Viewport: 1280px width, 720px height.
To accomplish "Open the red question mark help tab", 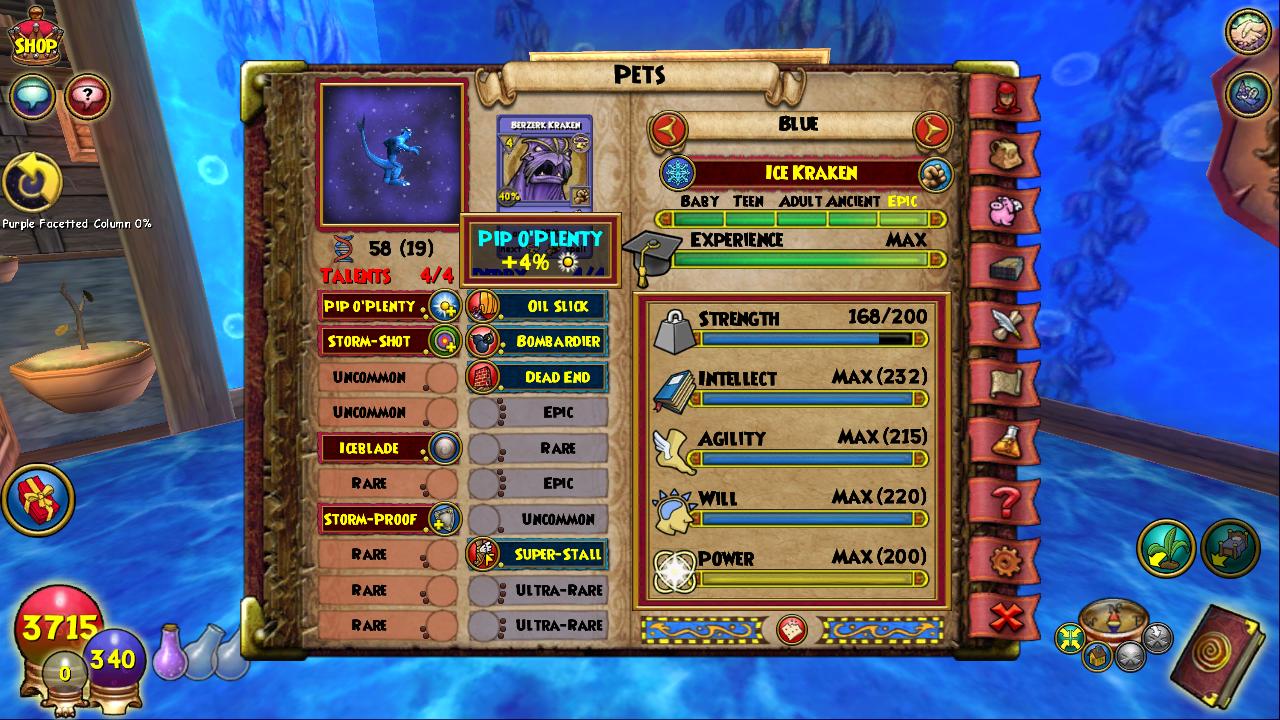I will pos(1005,500).
